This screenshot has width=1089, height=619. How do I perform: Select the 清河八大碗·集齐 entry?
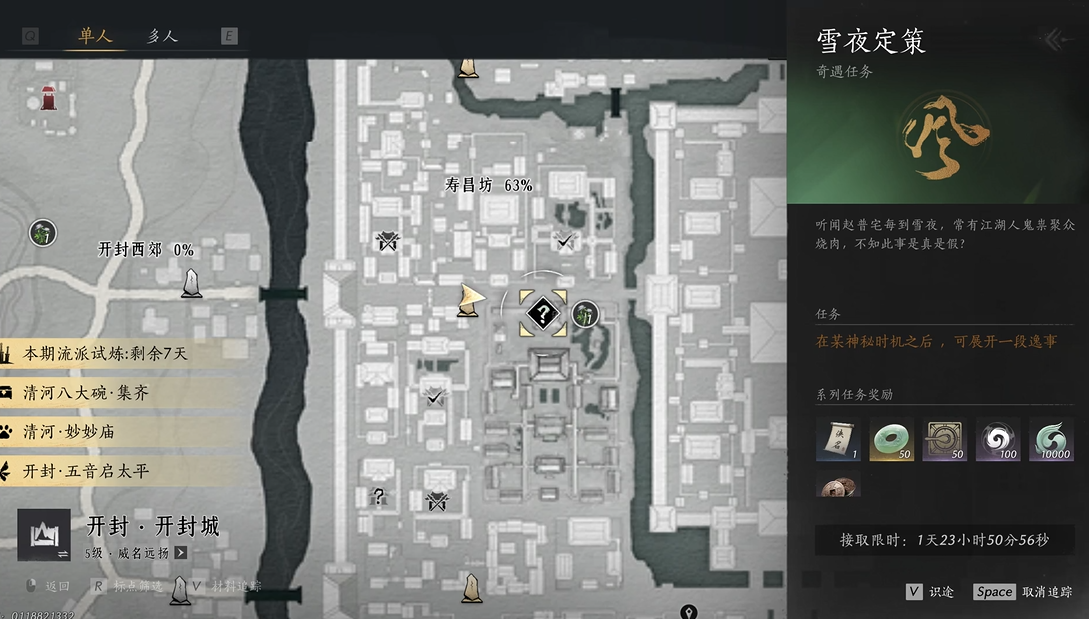pyautogui.click(x=86, y=393)
